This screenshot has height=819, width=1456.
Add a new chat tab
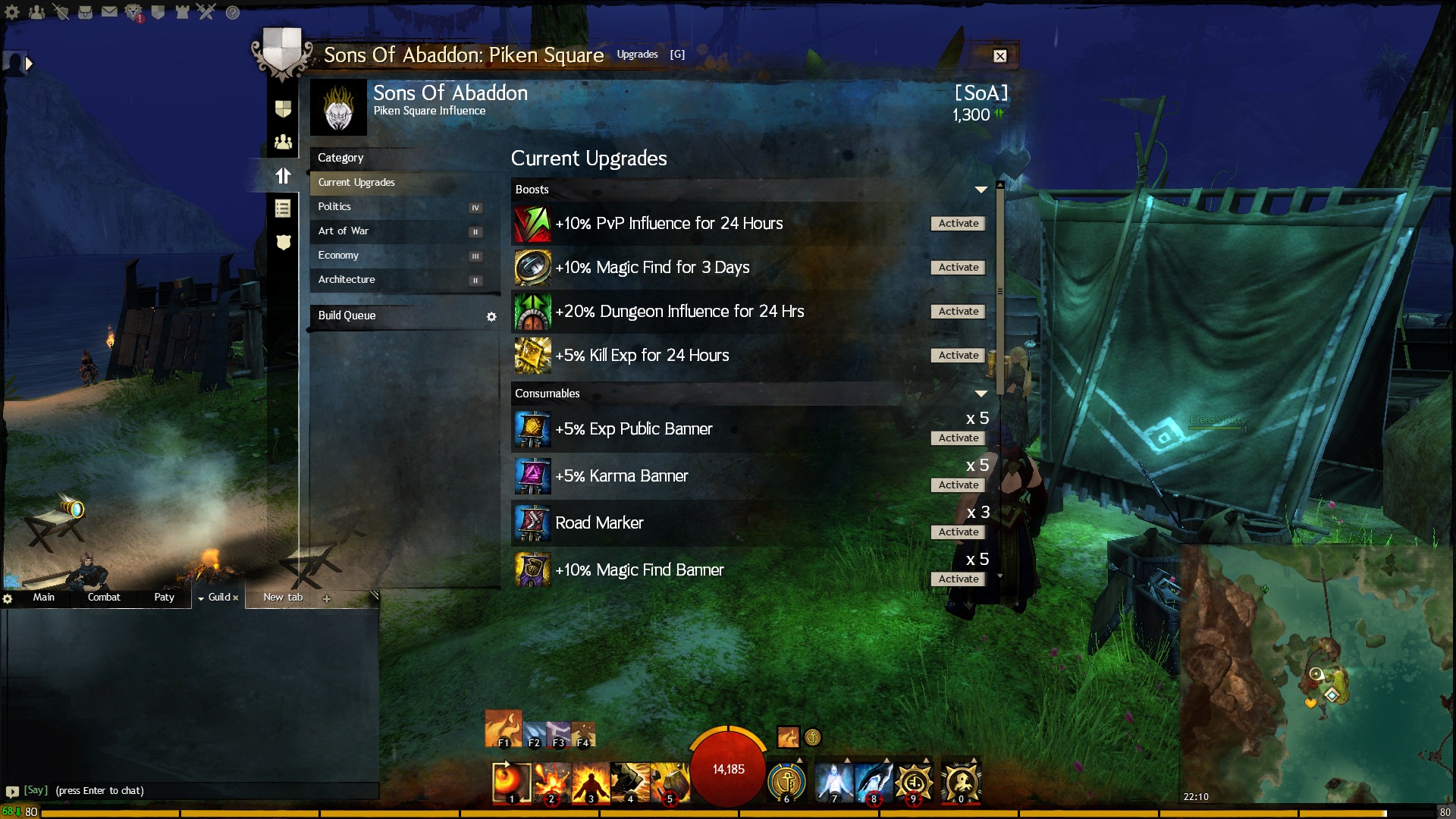[x=326, y=598]
